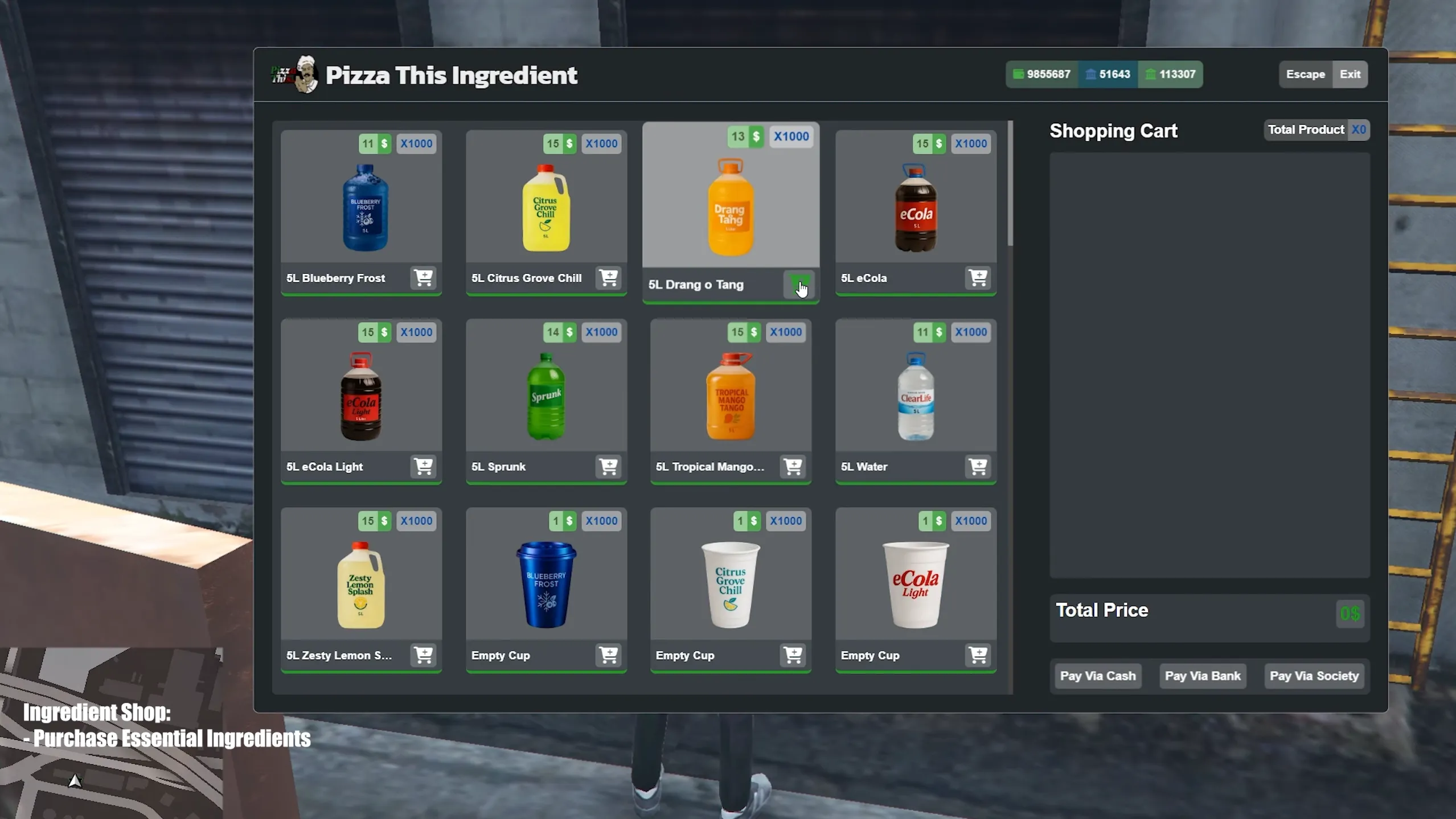Viewport: 1456px width, 819px height.
Task: Click the bank balance indicator
Action: (1107, 74)
